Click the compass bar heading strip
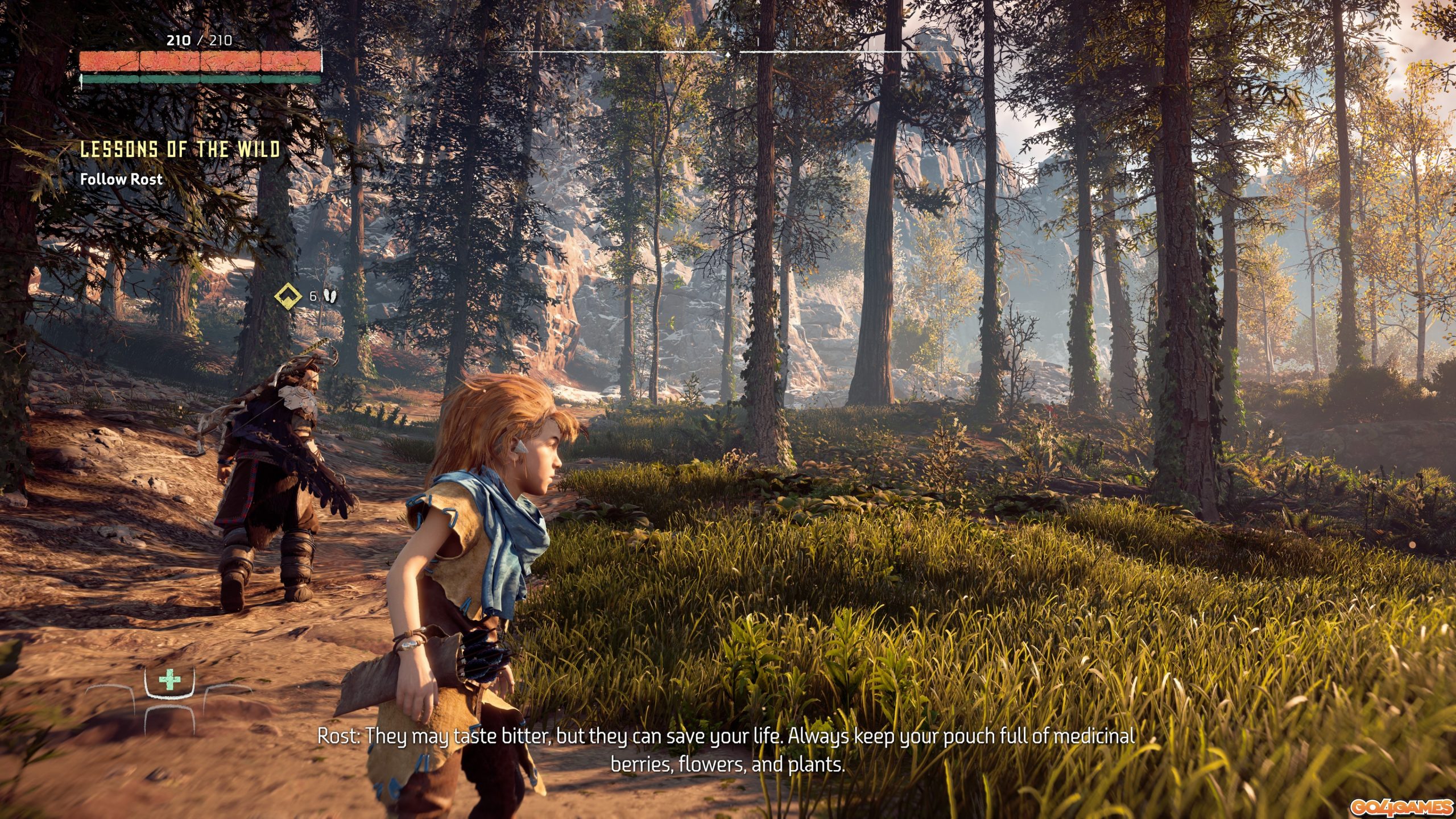 tap(727, 47)
